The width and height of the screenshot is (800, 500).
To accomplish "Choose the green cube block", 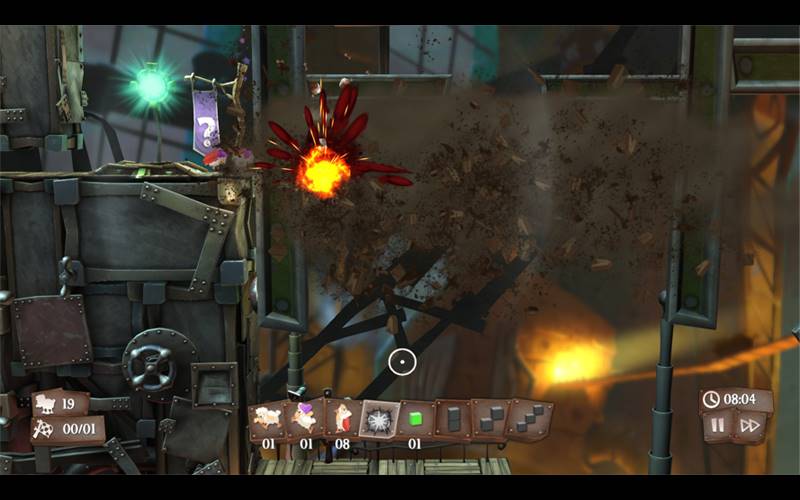I will [x=416, y=418].
